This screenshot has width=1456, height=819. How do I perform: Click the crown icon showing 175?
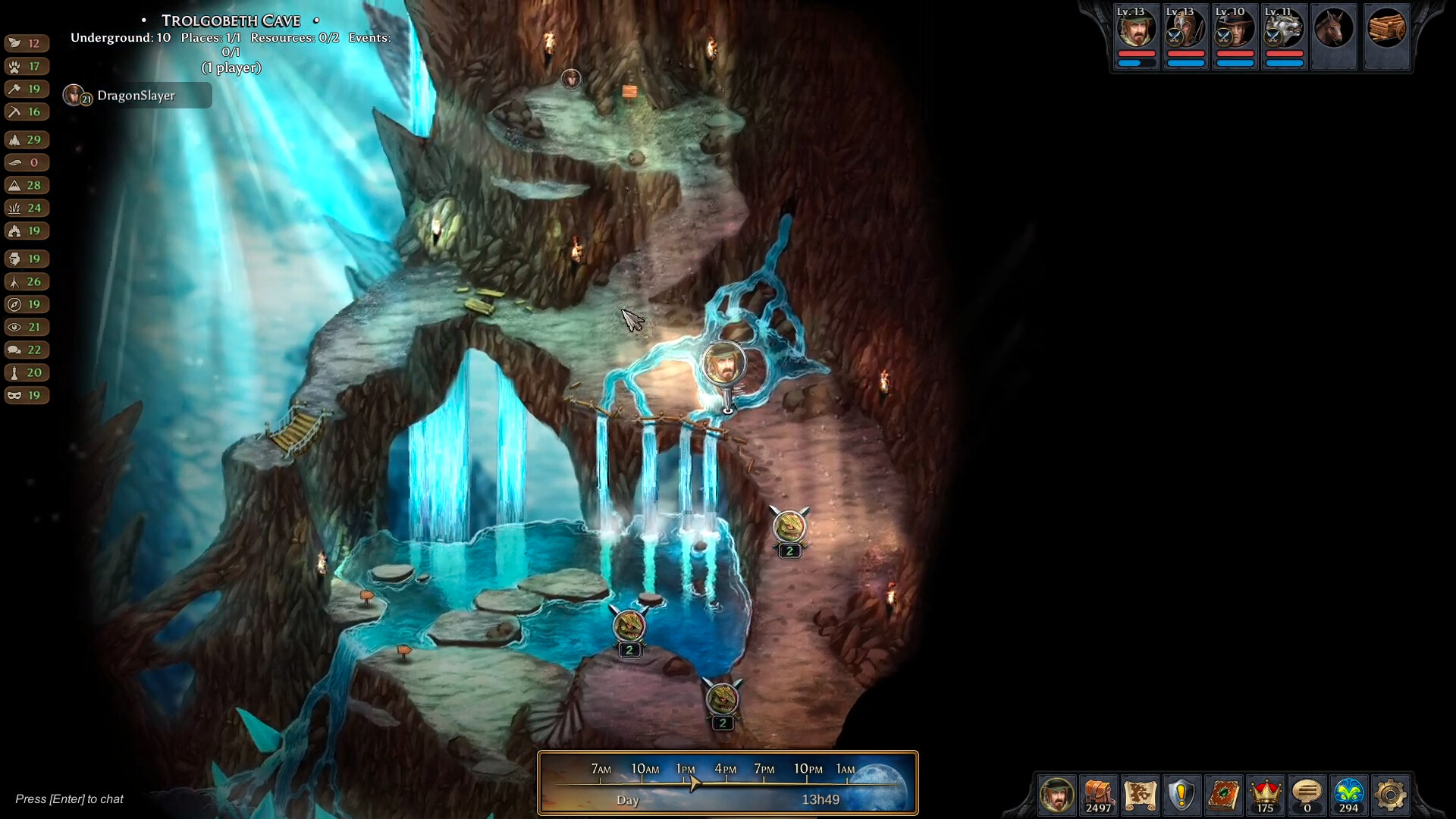tap(1266, 795)
